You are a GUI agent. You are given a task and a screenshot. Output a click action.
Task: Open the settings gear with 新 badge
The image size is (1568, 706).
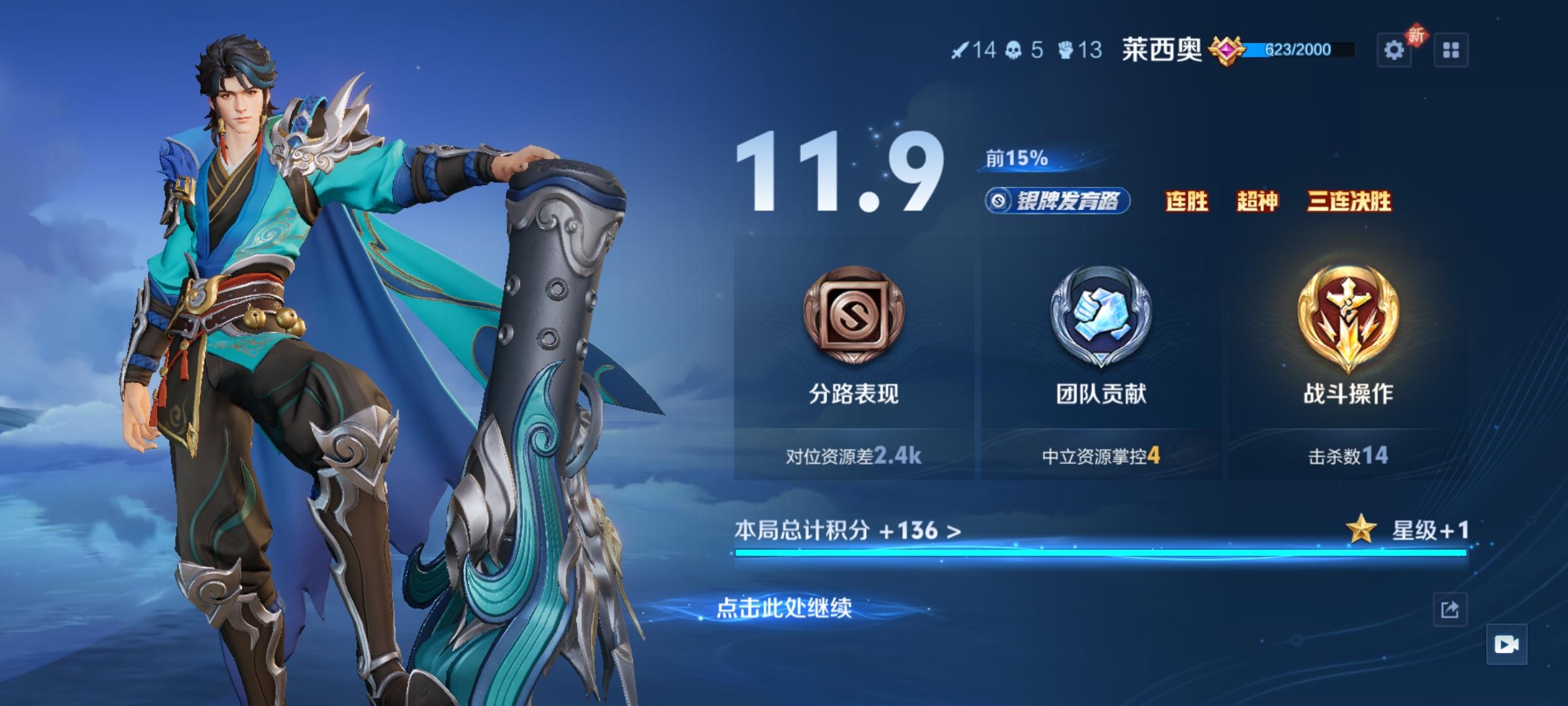point(1396,49)
